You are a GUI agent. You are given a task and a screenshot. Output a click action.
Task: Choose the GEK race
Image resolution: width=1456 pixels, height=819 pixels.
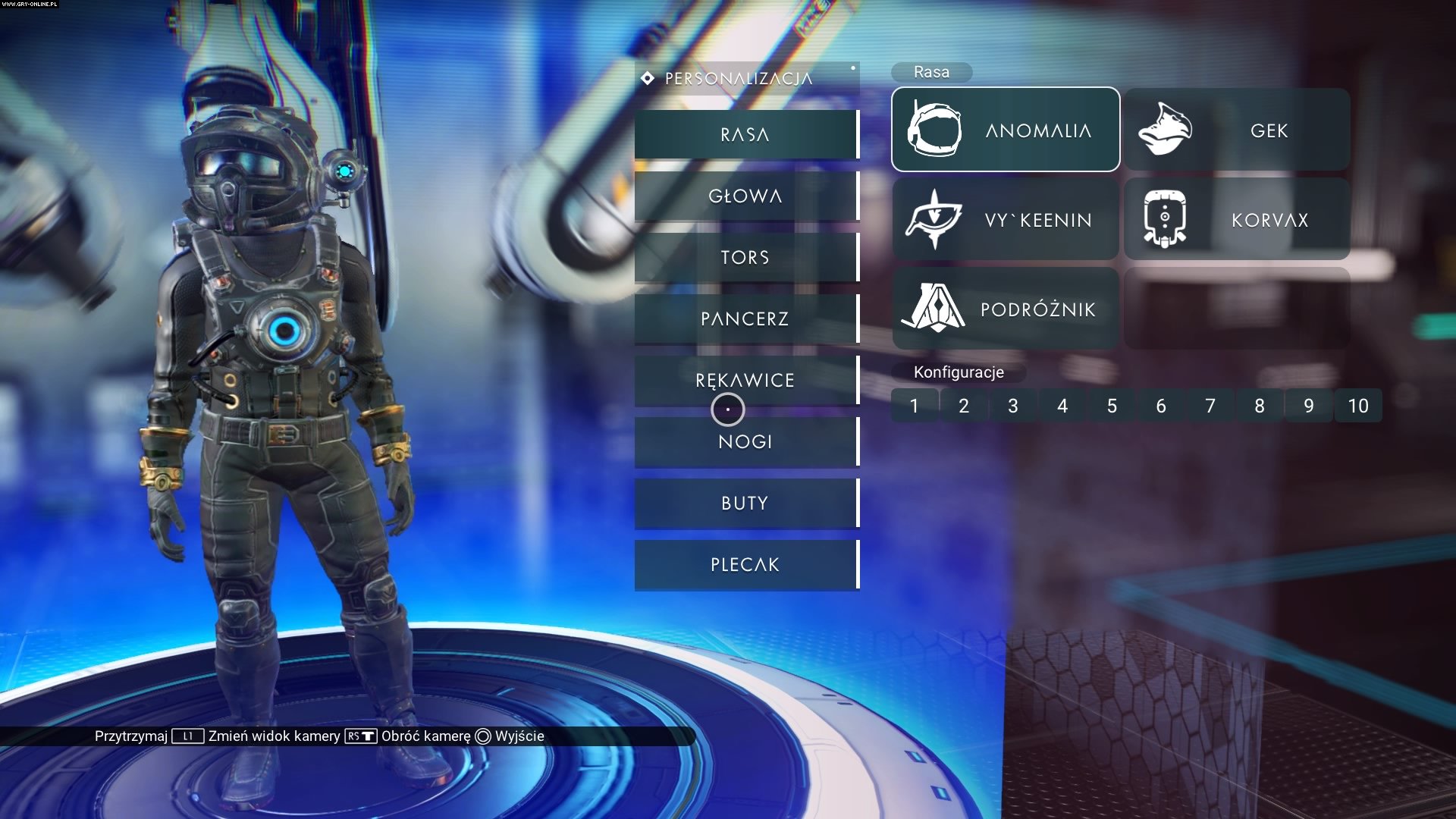[x=1237, y=130]
